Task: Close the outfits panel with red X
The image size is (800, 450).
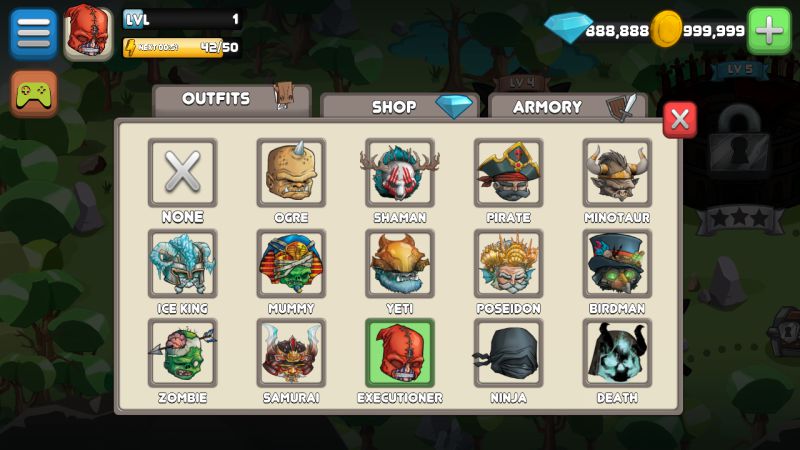Action: tap(680, 120)
